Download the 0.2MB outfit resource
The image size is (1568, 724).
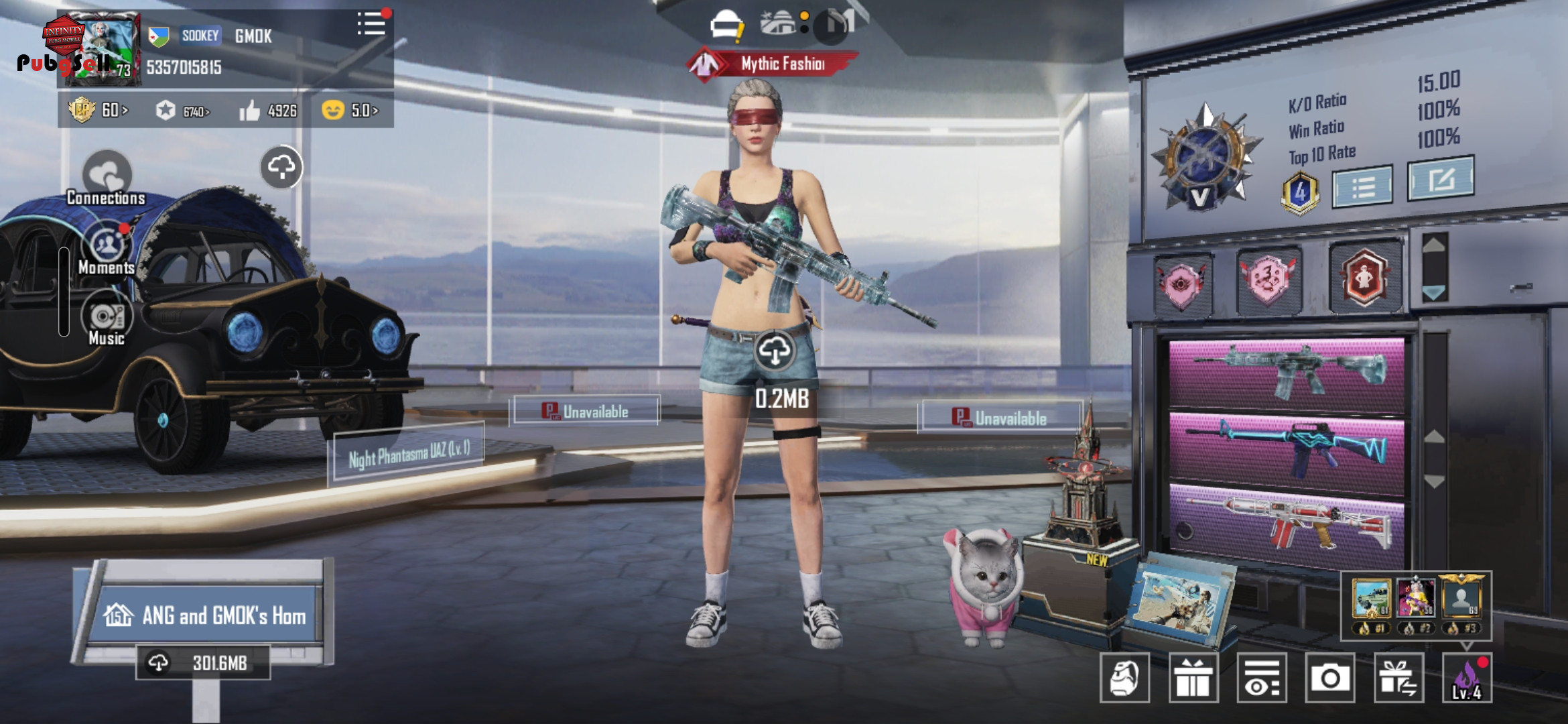[775, 351]
